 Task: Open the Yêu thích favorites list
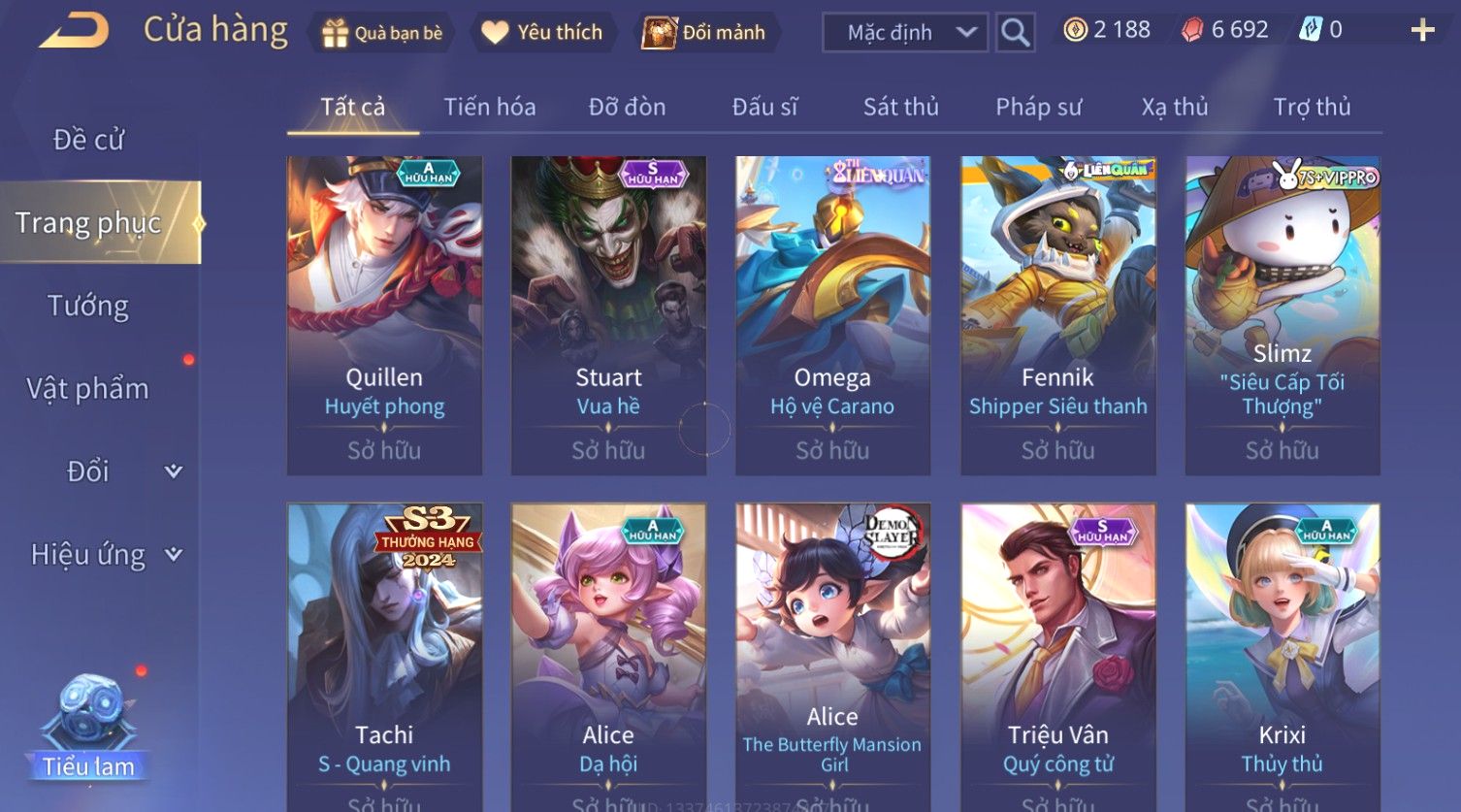click(542, 33)
